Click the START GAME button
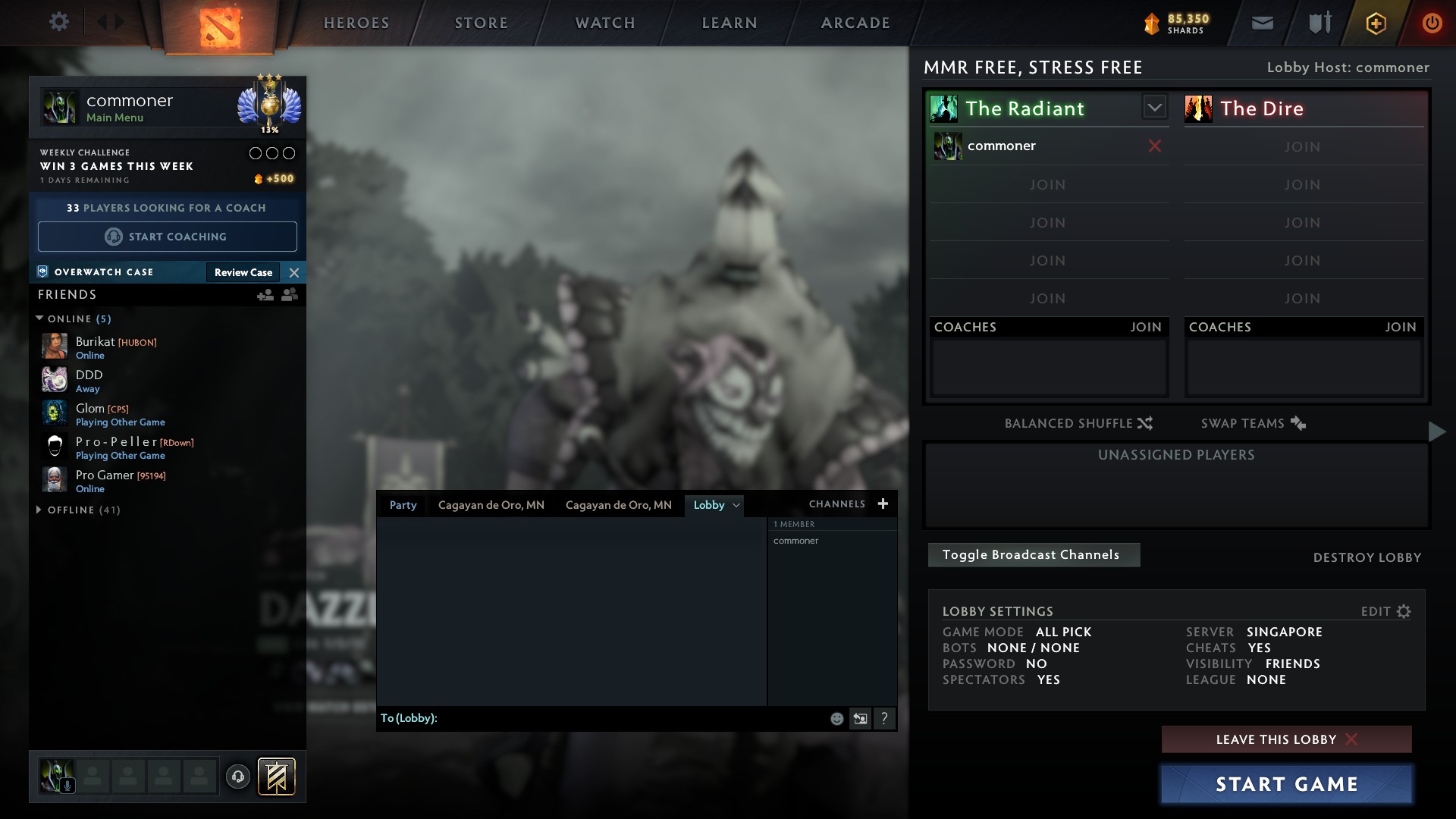 pyautogui.click(x=1286, y=783)
